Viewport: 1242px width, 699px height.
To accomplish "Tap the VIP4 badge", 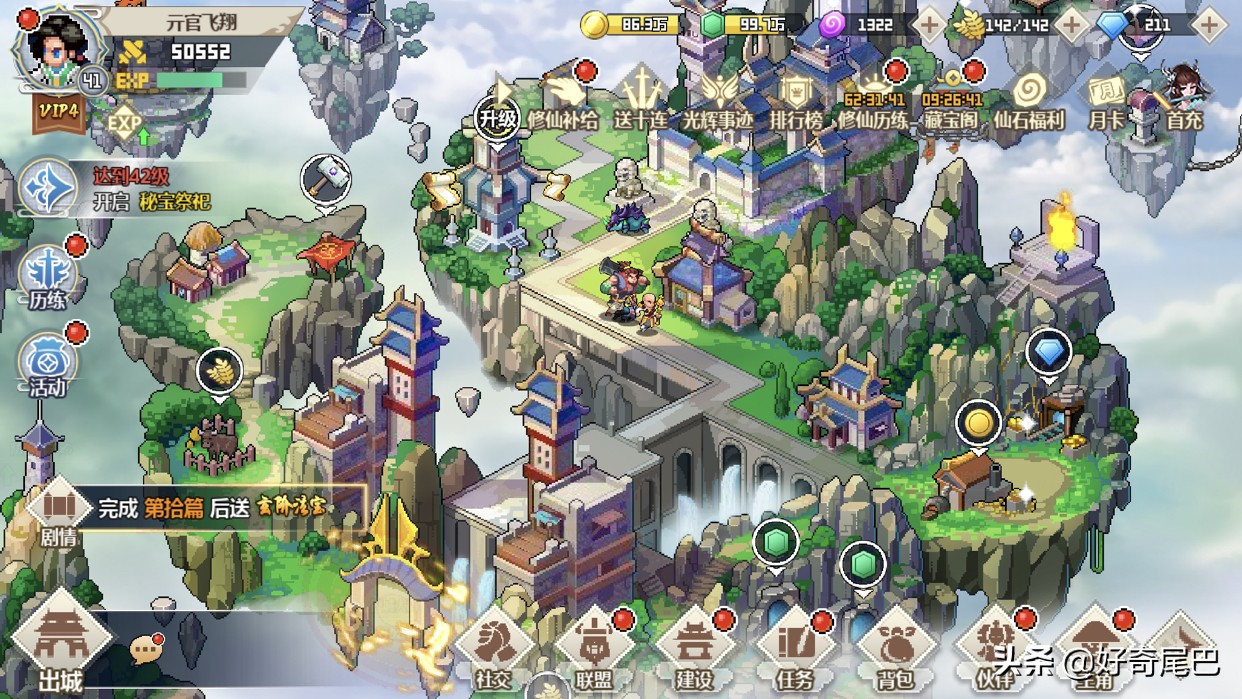I will (59, 111).
